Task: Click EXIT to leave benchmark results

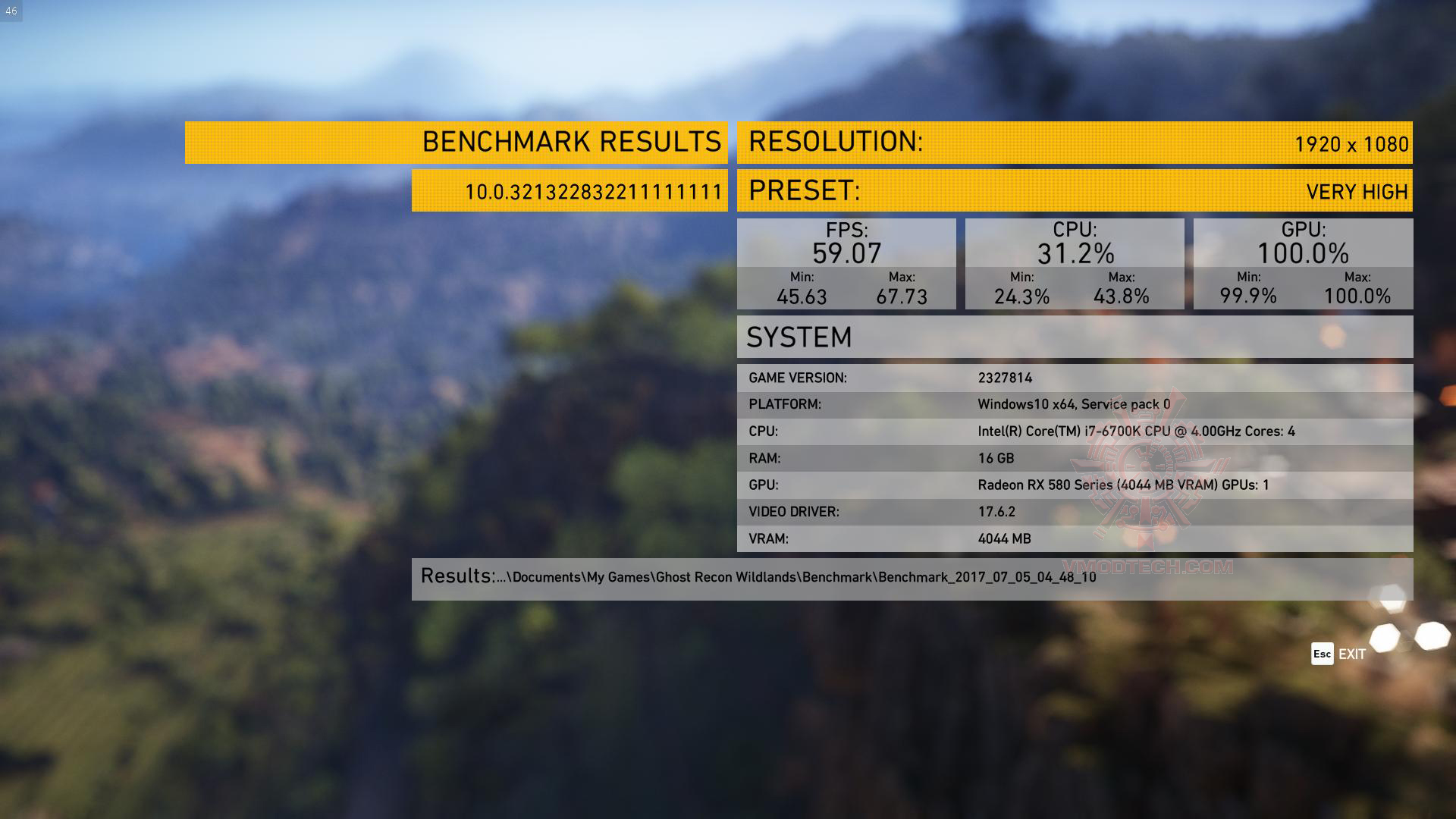Action: [x=1351, y=654]
